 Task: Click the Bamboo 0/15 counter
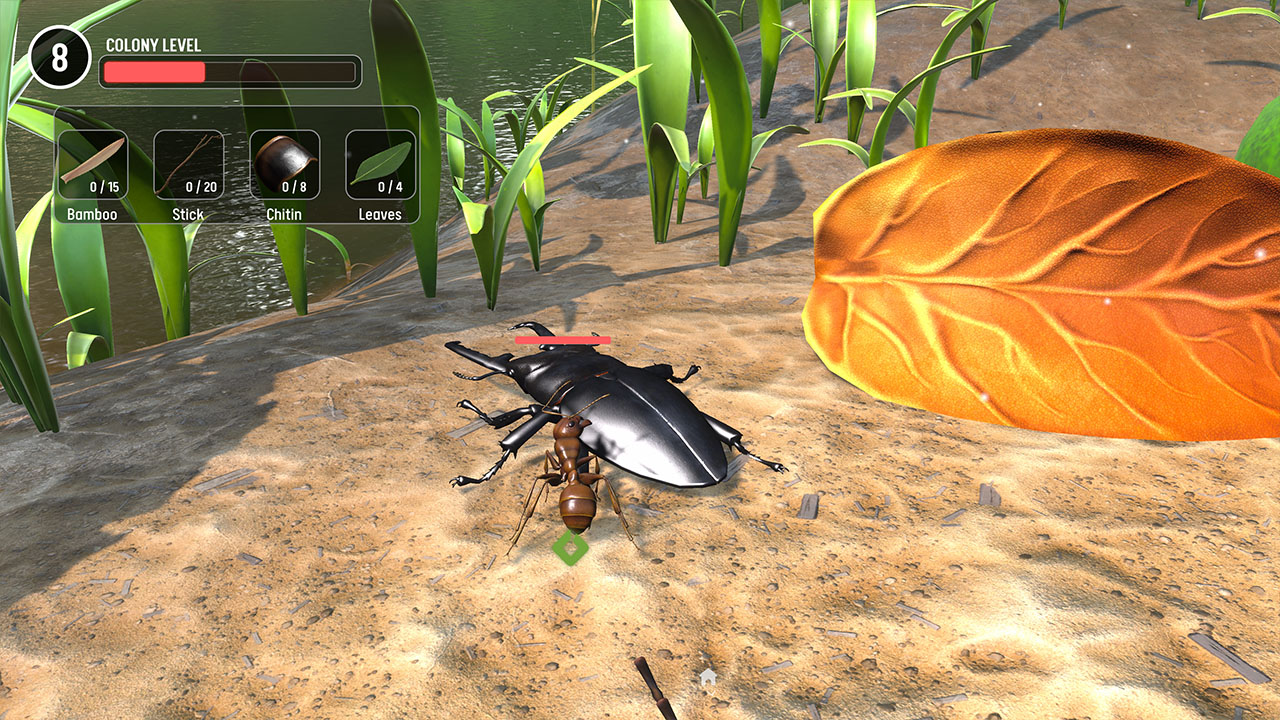[x=106, y=188]
